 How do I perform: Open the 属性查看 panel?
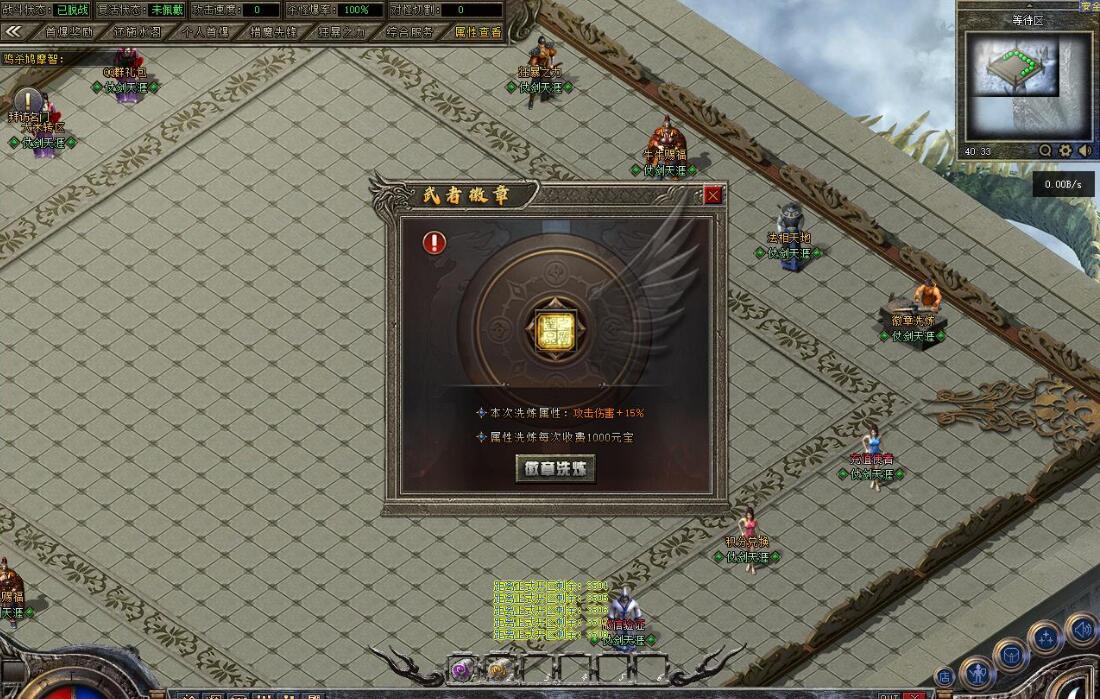478,32
